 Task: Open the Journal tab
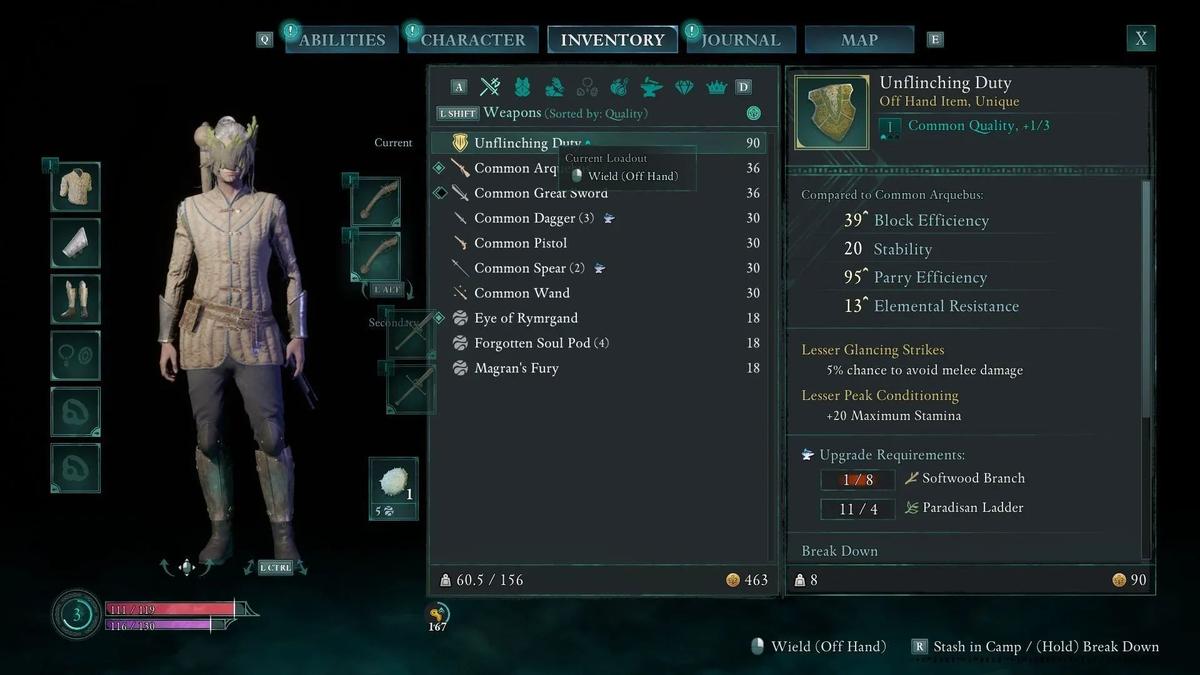740,40
